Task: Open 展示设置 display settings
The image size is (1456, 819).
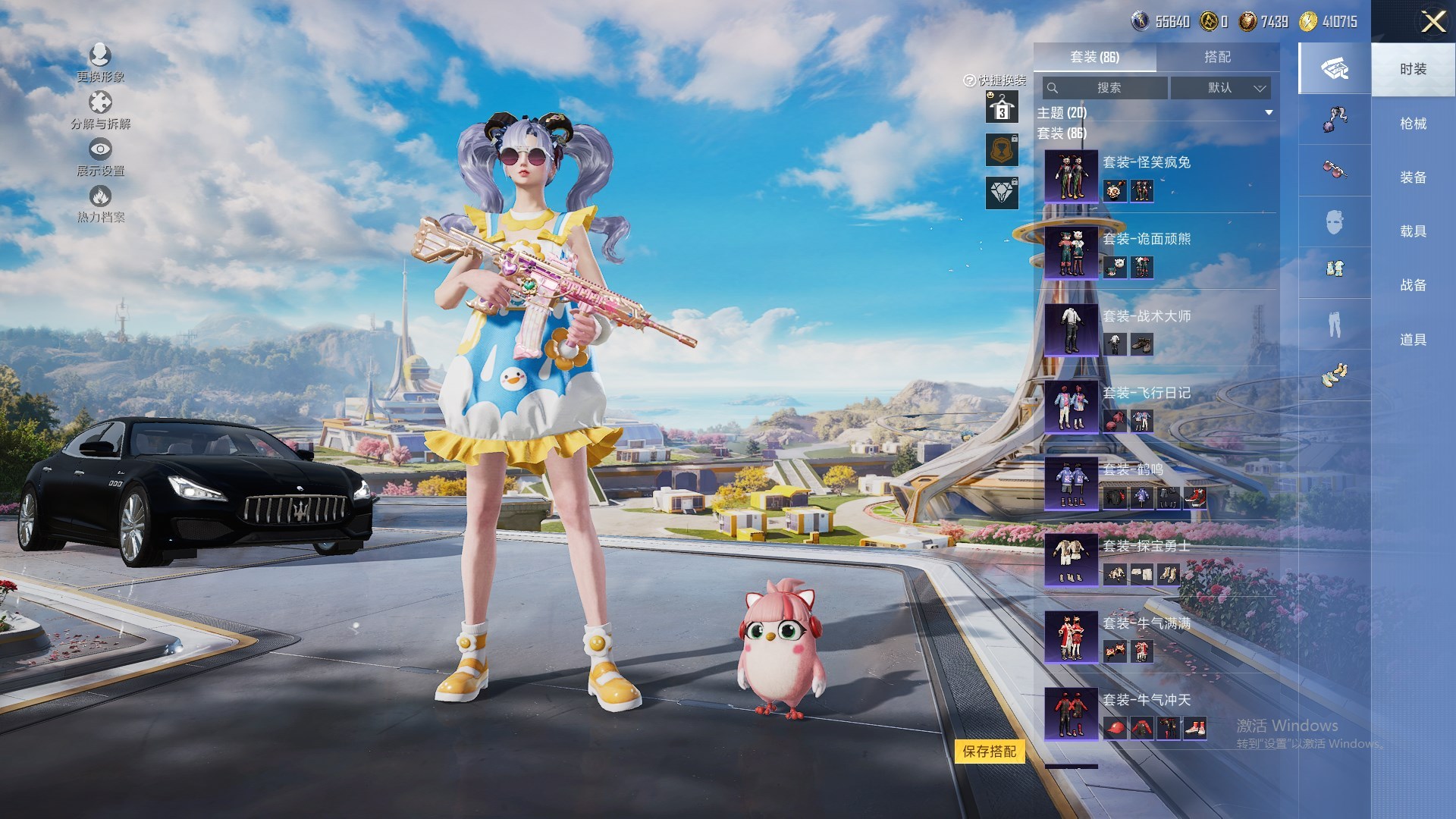Action: coord(100,157)
